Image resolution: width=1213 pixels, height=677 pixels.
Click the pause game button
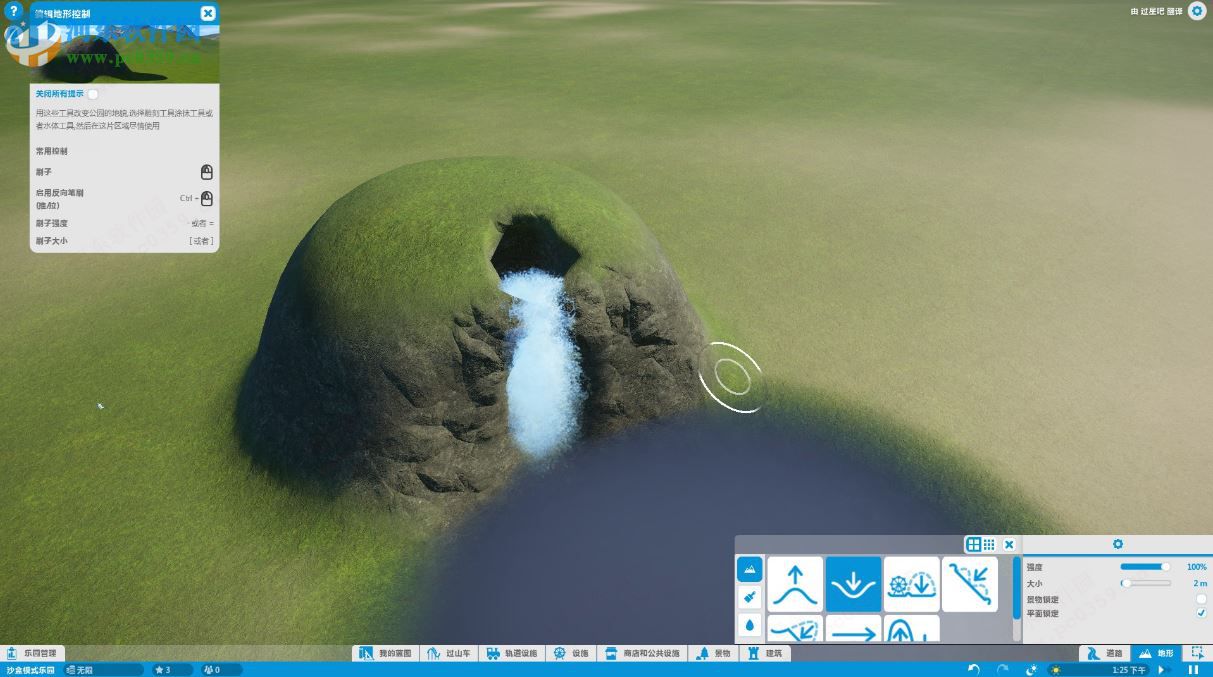pyautogui.click(x=1192, y=669)
